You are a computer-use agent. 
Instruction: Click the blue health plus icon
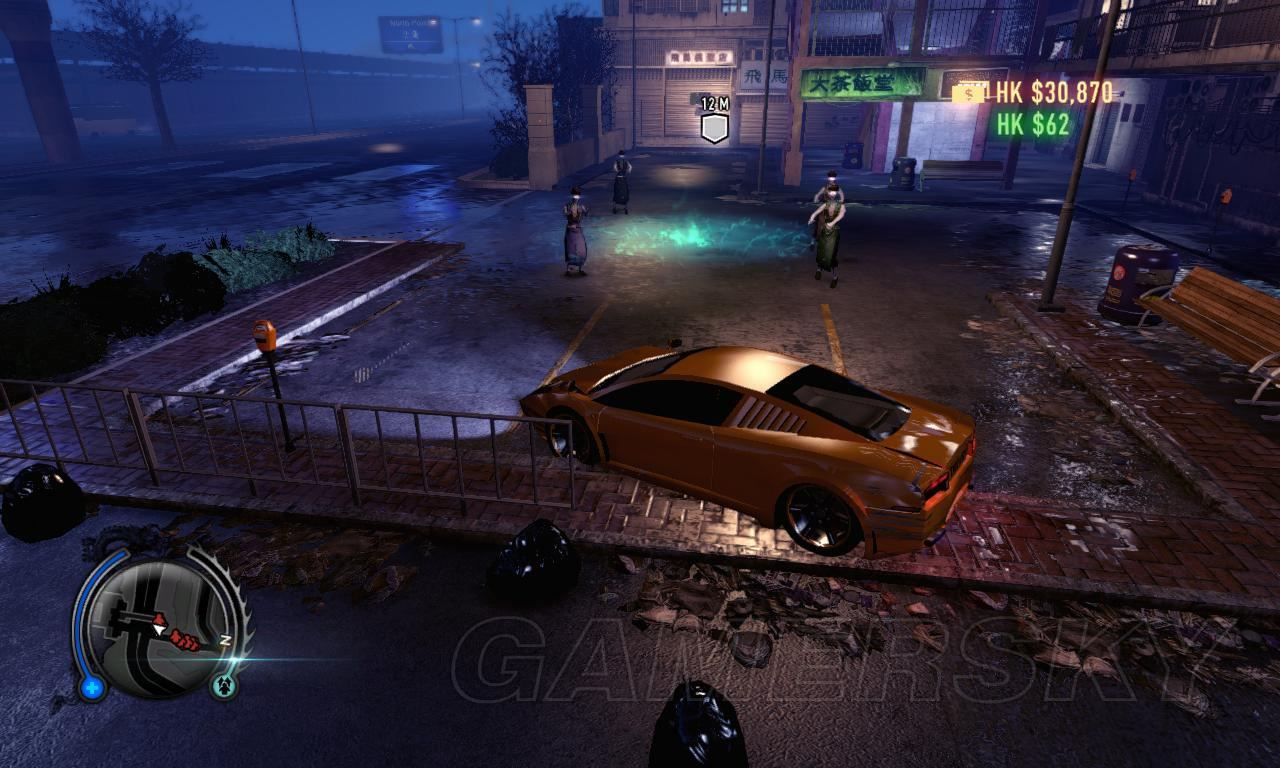93,688
